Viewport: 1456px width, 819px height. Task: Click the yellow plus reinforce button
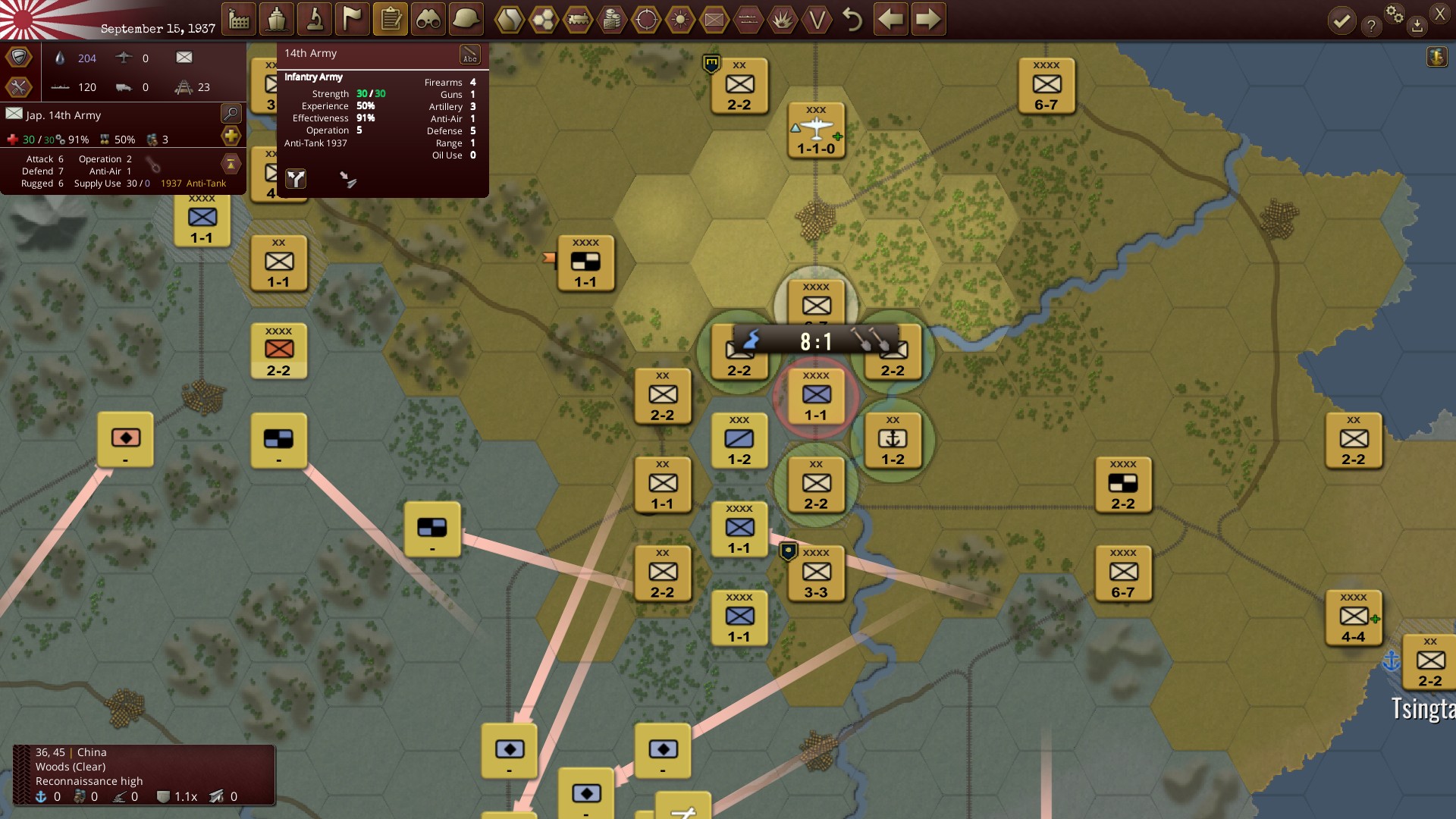(231, 136)
